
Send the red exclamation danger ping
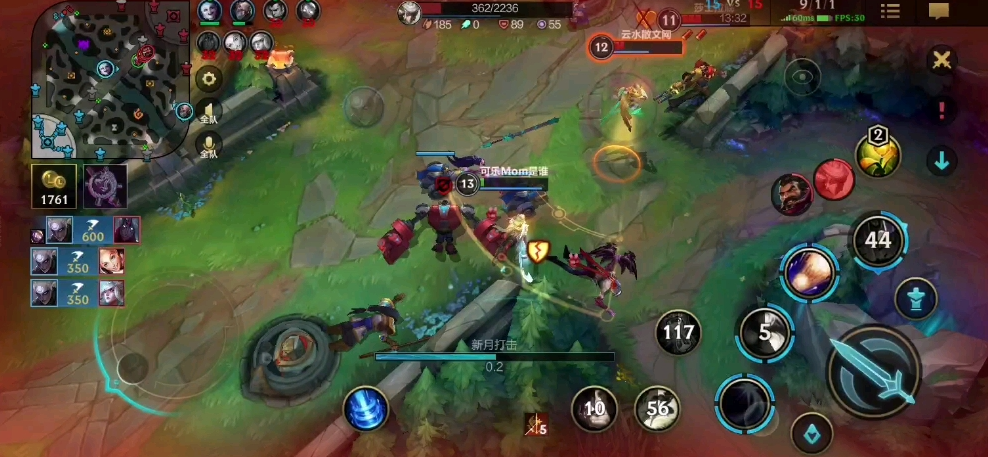point(940,110)
